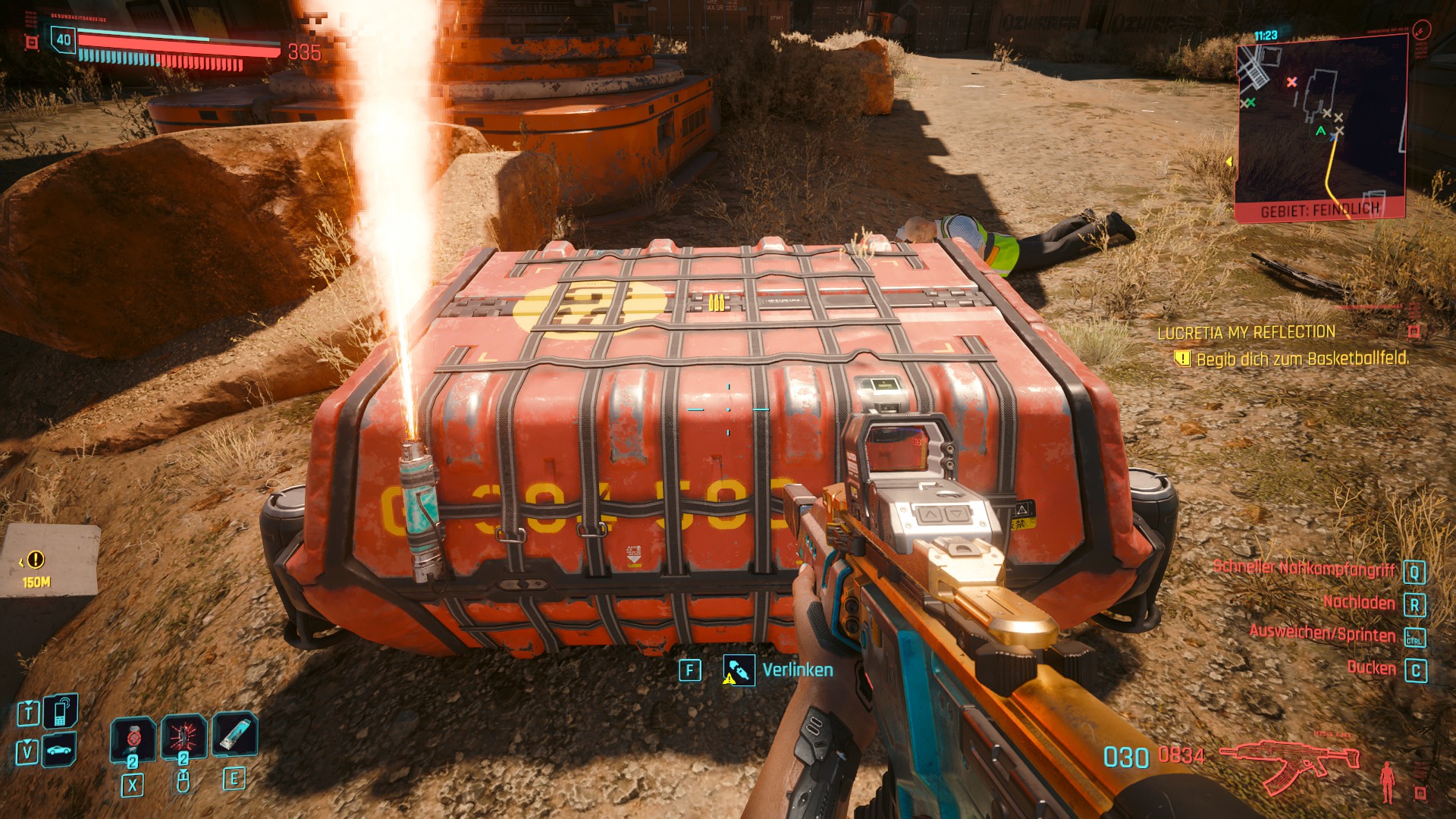Screen dimensions: 1456x819
Task: Open the phone icon
Action: pos(60,711)
